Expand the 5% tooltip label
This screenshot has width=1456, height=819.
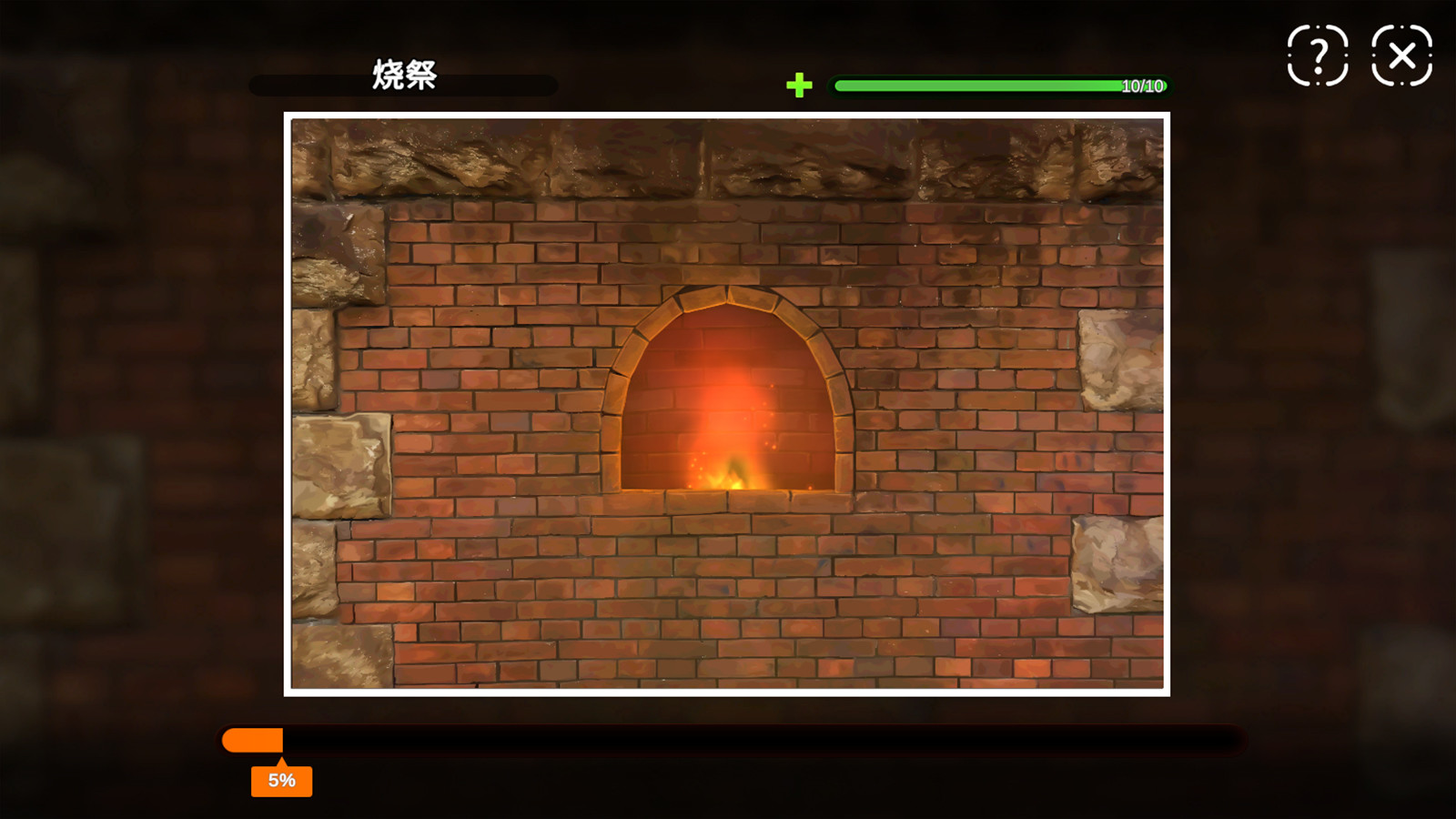tap(283, 780)
